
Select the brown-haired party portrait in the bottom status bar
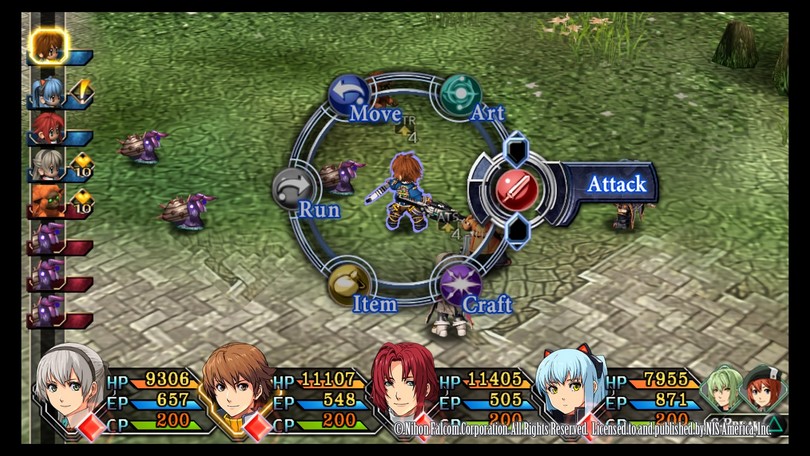point(236,387)
